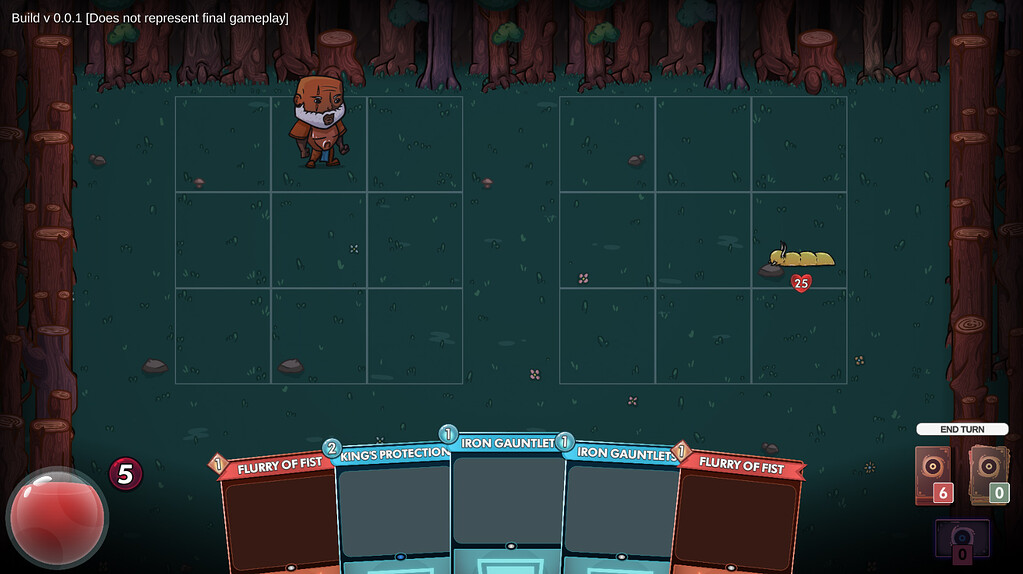View the green-numbered pile with 0 cards
Screen dimensions: 1023x574
pos(988,475)
